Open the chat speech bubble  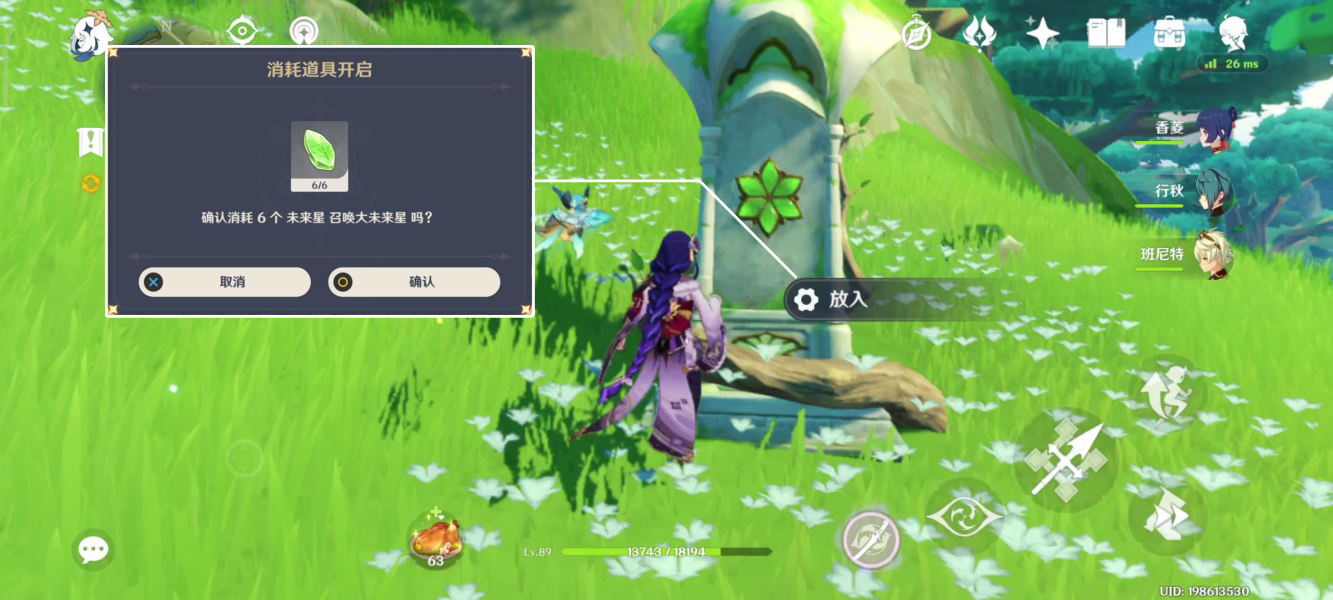coord(93,549)
